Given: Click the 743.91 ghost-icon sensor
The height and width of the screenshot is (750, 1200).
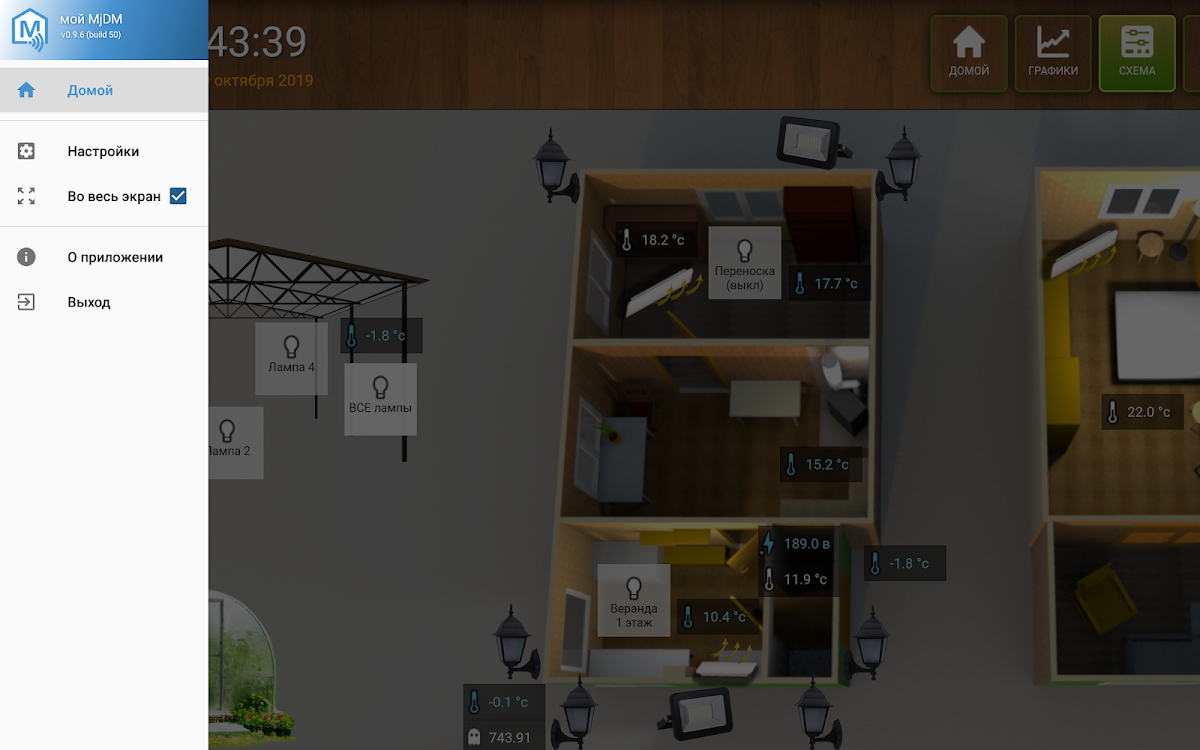Looking at the screenshot, I should tap(504, 738).
